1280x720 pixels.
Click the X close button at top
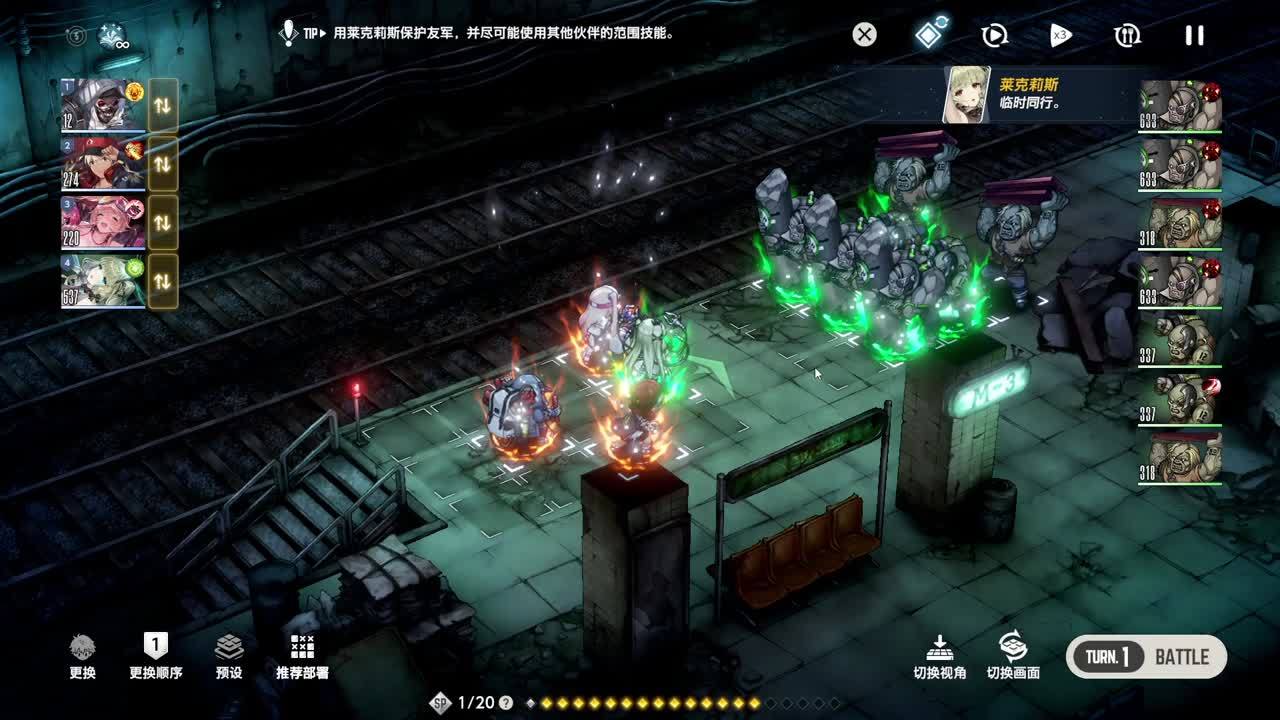[x=864, y=35]
